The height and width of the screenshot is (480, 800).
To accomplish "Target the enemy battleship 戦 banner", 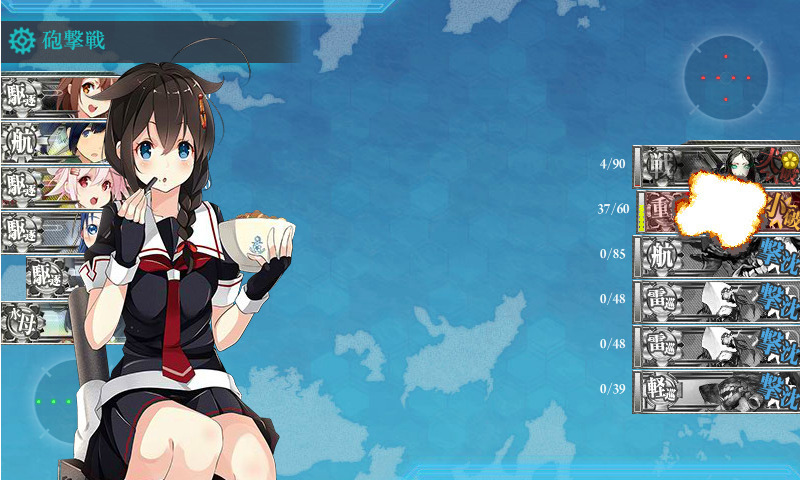I will (717, 164).
